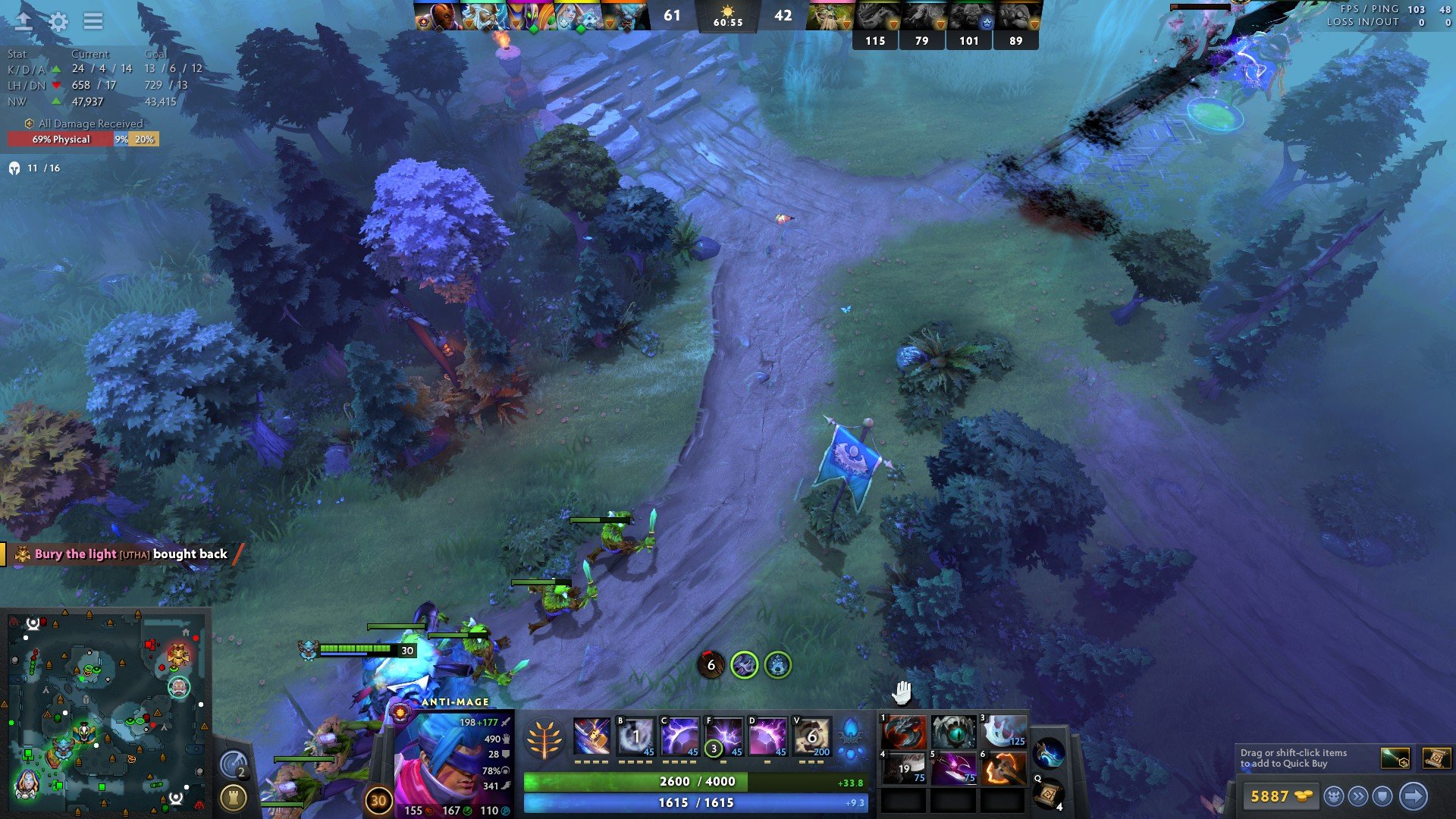1456x819 pixels.
Task: Select the Crystal Maiden portrait in the top bar
Action: pos(578,16)
